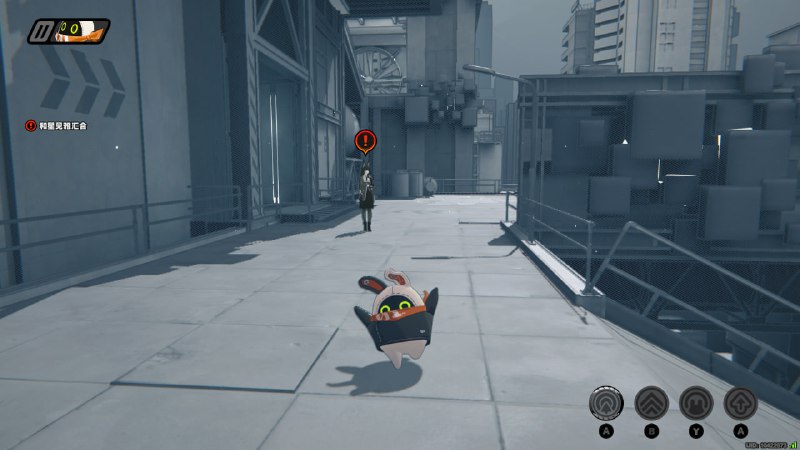Pause the game with the pause button
Screen dimensions: 800x450
pyautogui.click(x=41, y=30)
